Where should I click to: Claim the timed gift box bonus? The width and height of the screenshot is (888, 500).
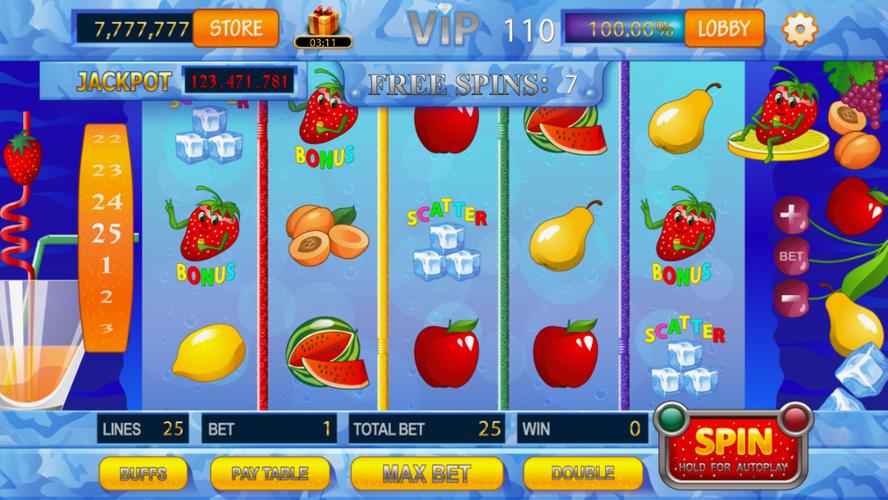[323, 24]
